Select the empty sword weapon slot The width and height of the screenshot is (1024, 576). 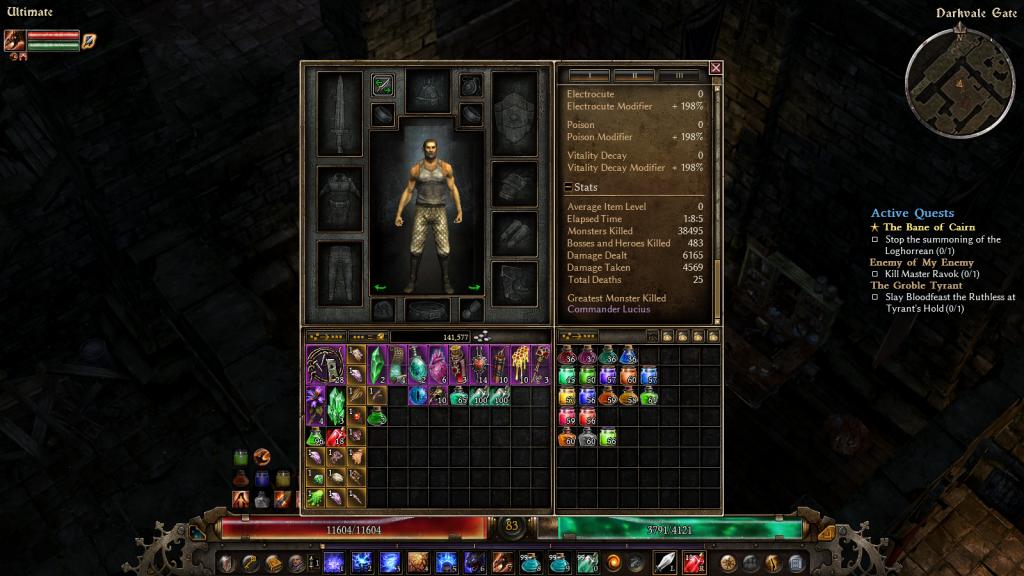coord(339,113)
